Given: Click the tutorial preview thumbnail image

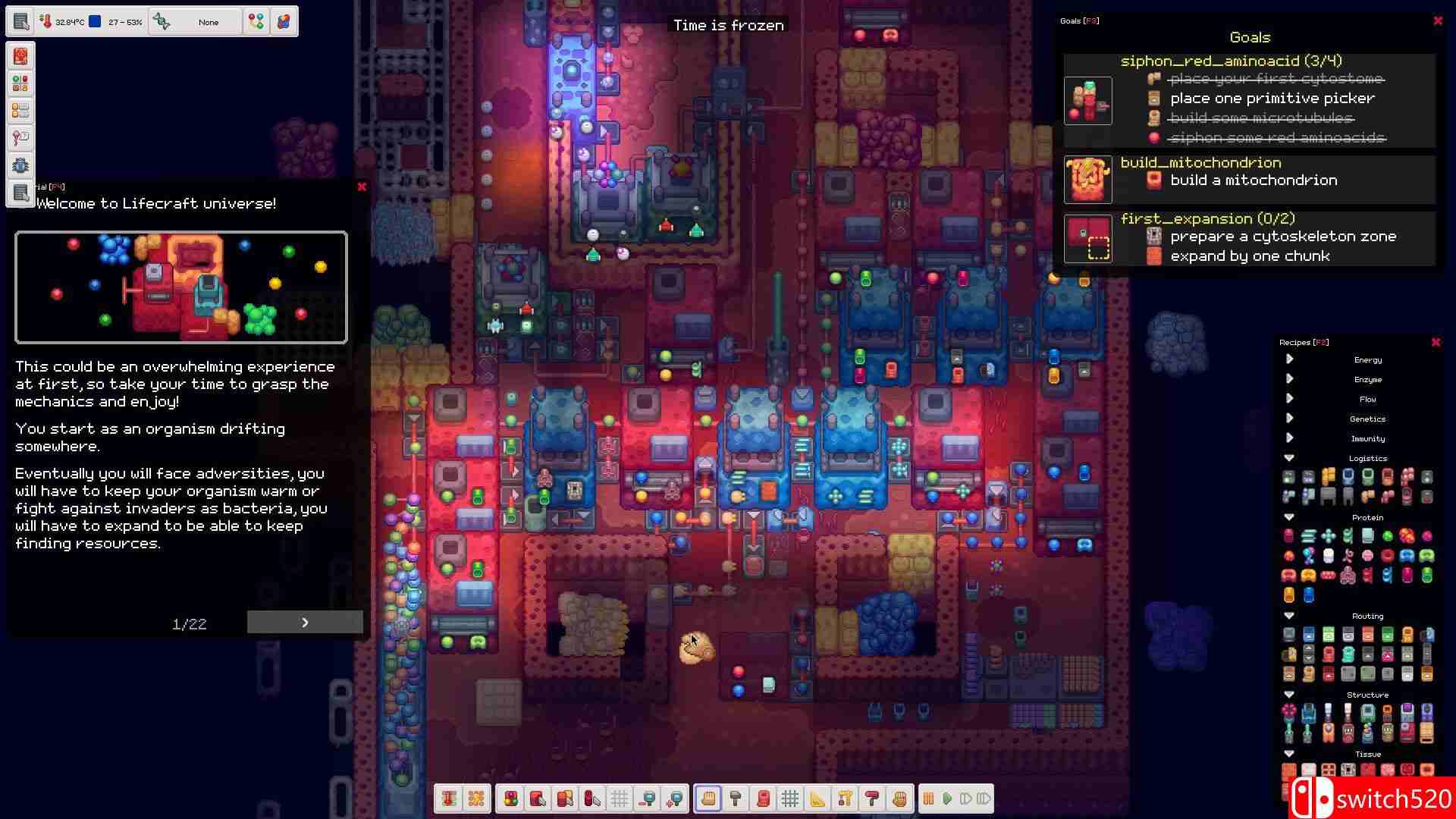Looking at the screenshot, I should click(x=180, y=287).
